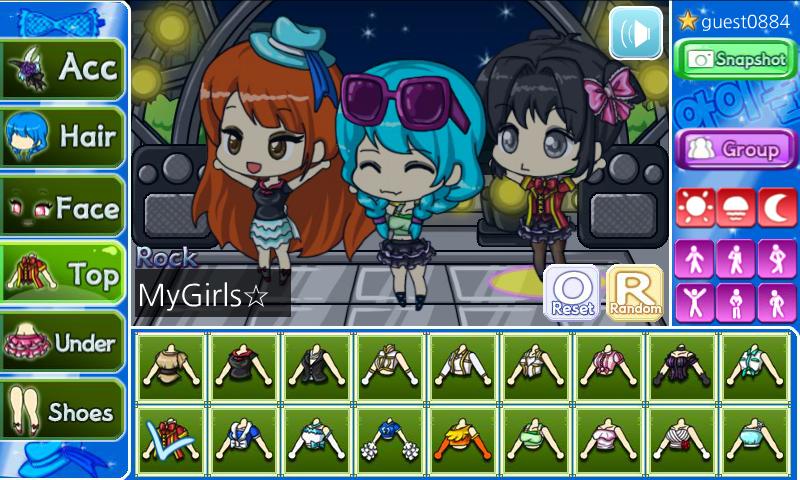Image resolution: width=800 pixels, height=480 pixels.
Task: Take a Snapshot of the scene
Action: 736,60
